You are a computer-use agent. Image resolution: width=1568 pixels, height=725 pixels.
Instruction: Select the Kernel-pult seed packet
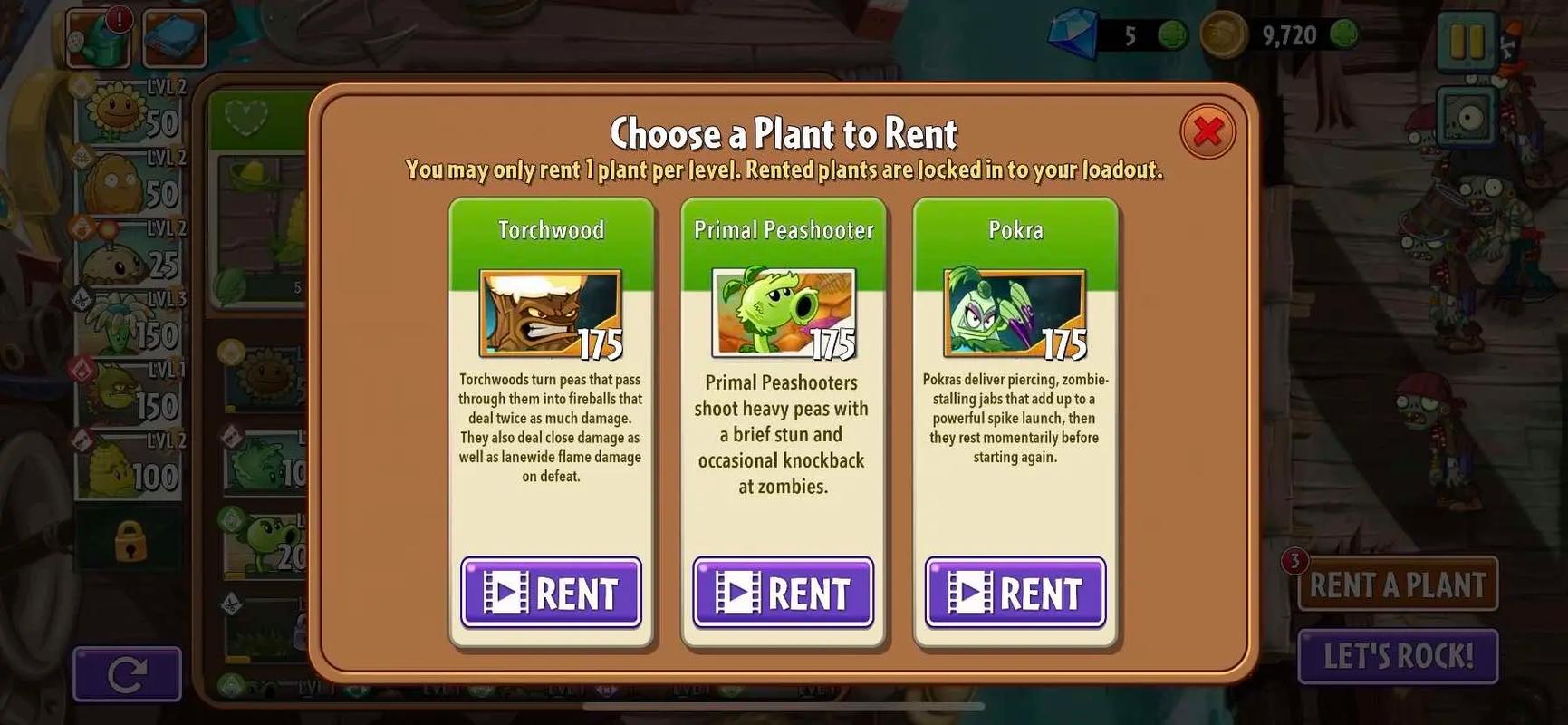[x=132, y=467]
